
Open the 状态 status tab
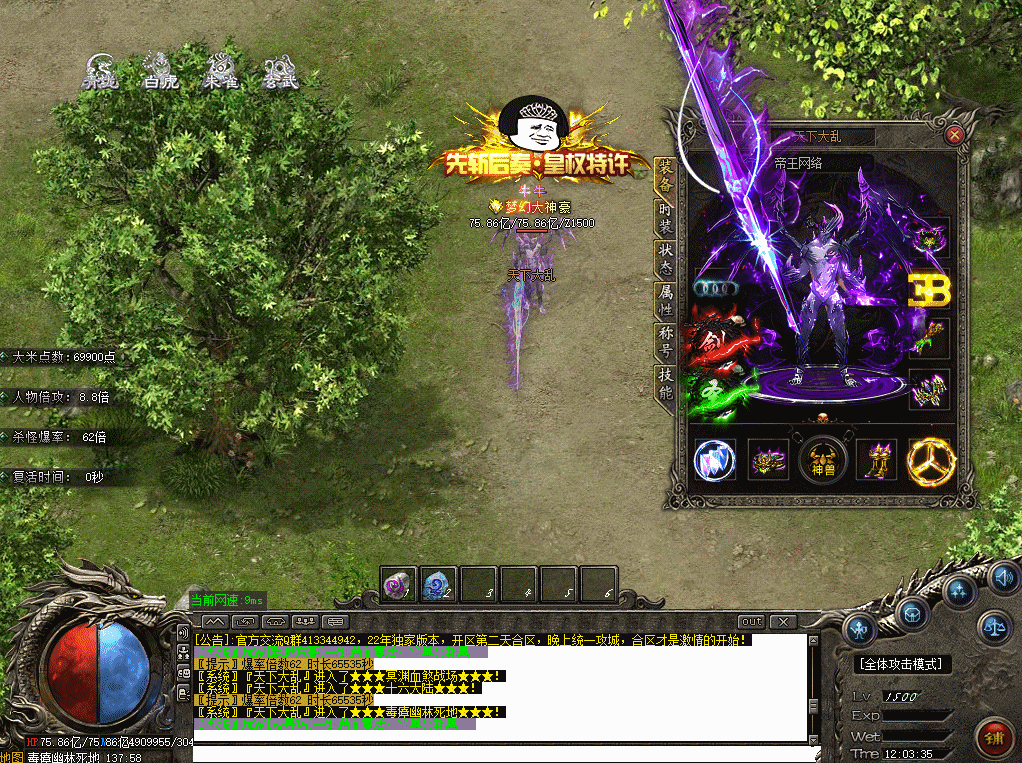(x=665, y=260)
